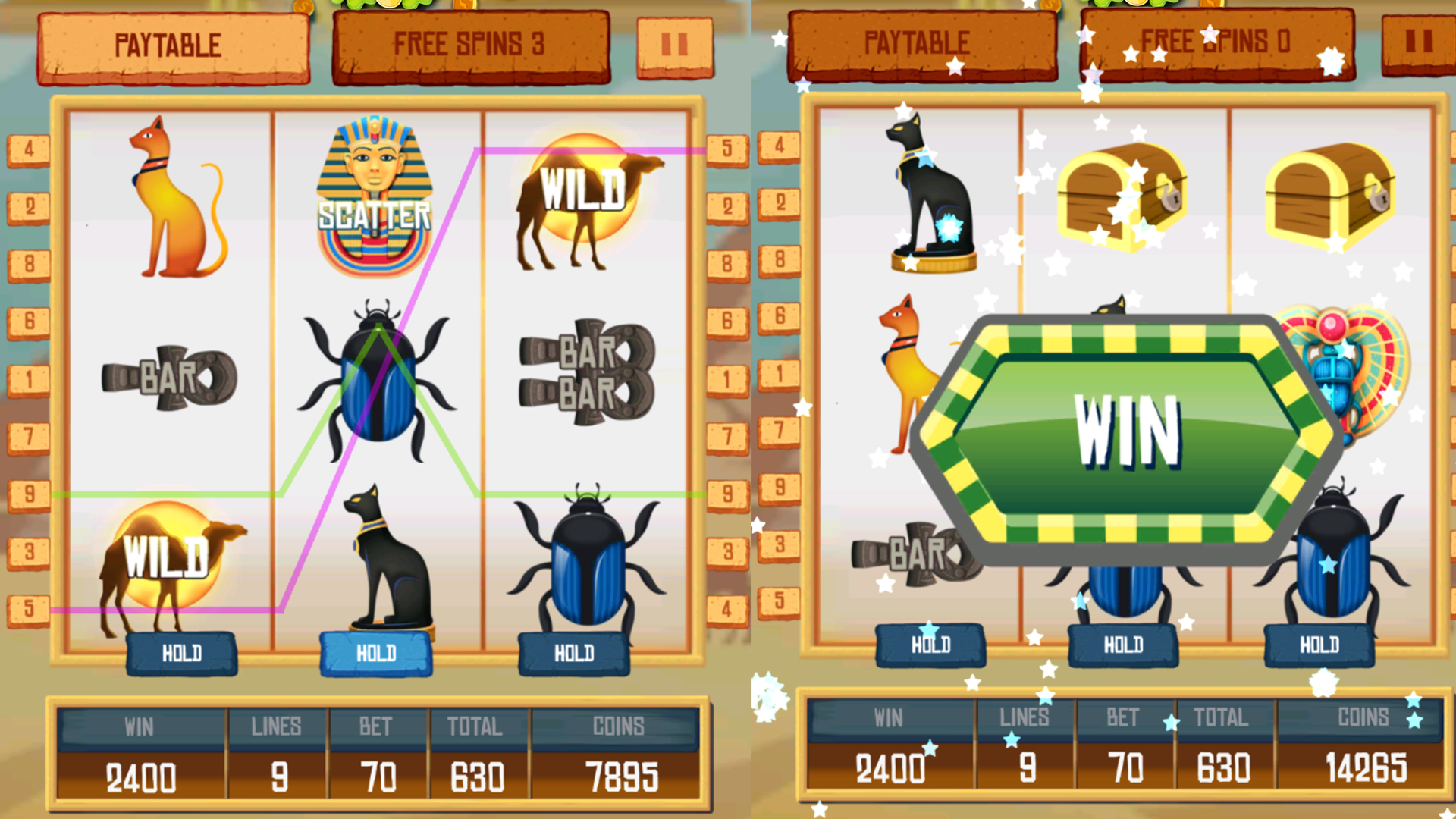Pause the game with the pause button

click(675, 43)
